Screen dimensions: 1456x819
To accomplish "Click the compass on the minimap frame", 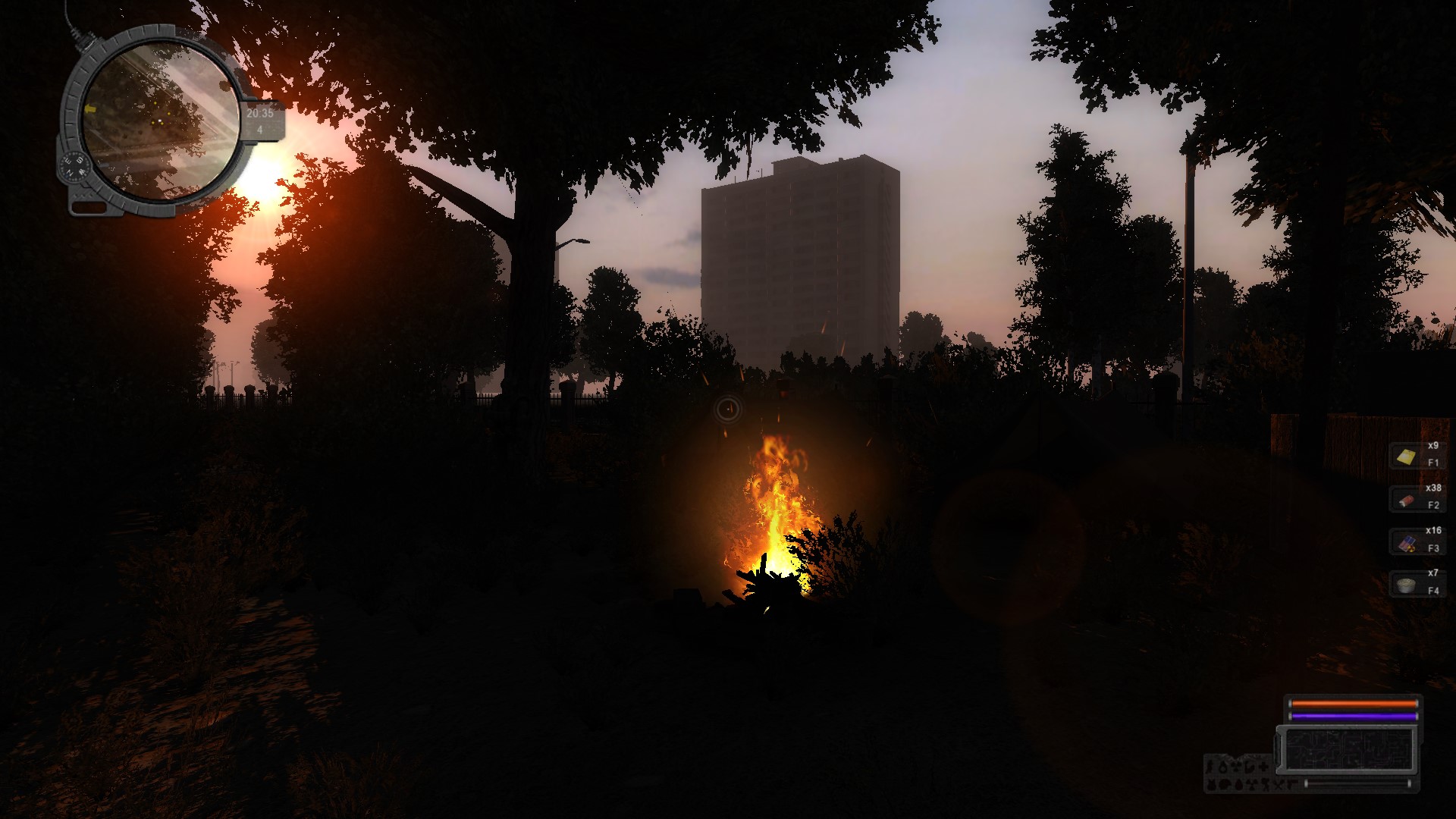I will tap(76, 165).
